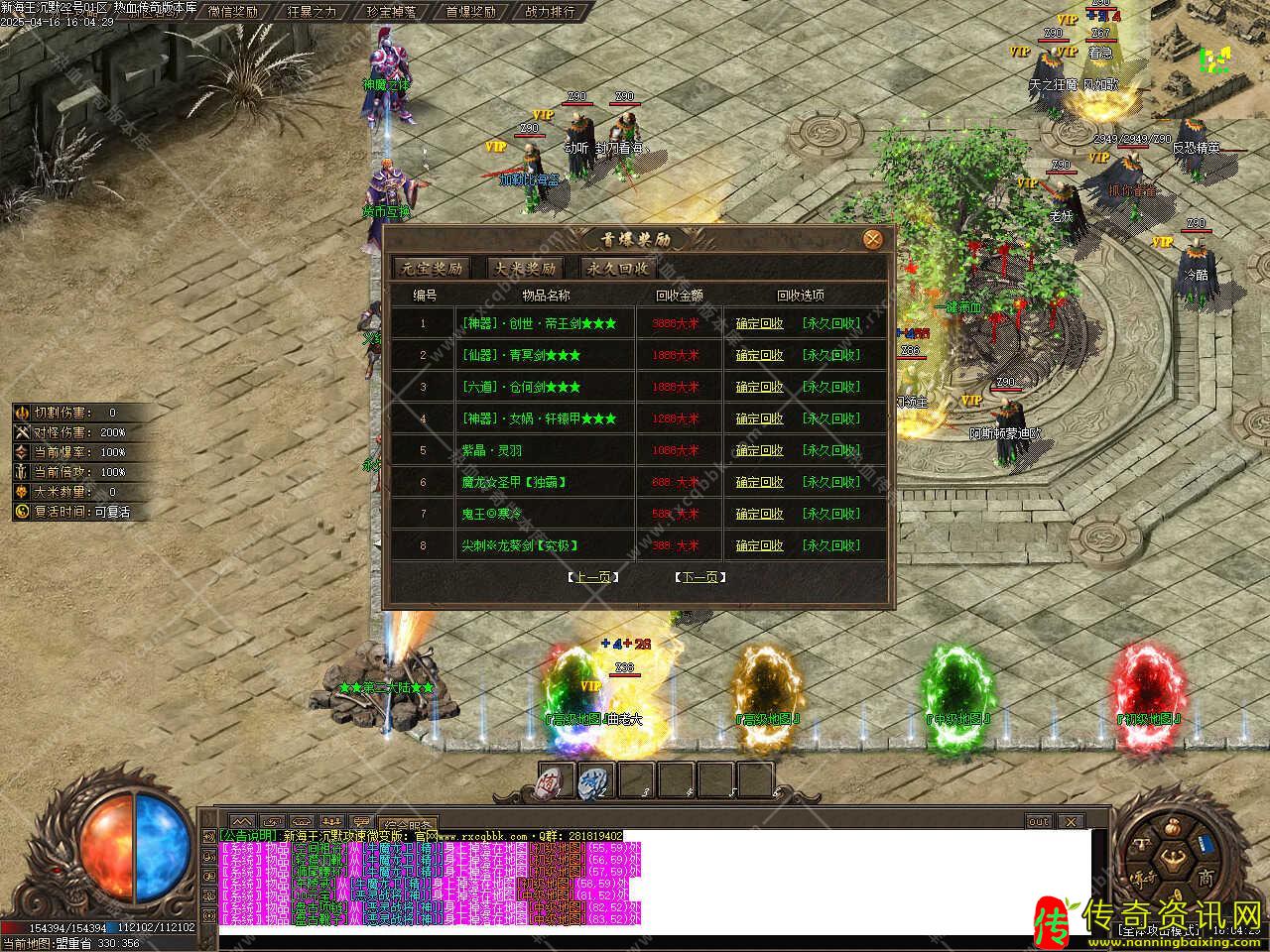Viewport: 1270px width, 952px height.
Task: Open the 狂暴之力 top menu button
Action: point(312,12)
